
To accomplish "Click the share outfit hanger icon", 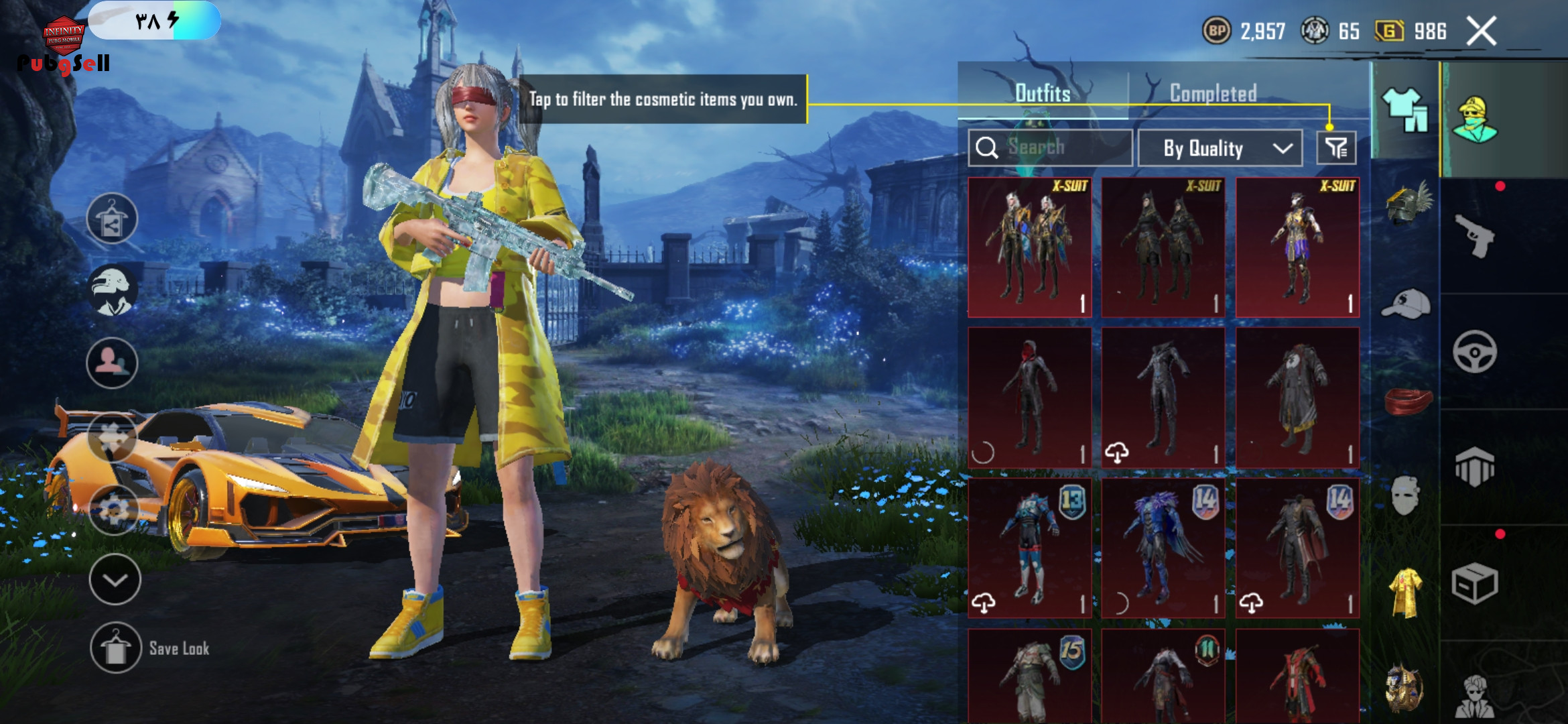I will tap(112, 219).
